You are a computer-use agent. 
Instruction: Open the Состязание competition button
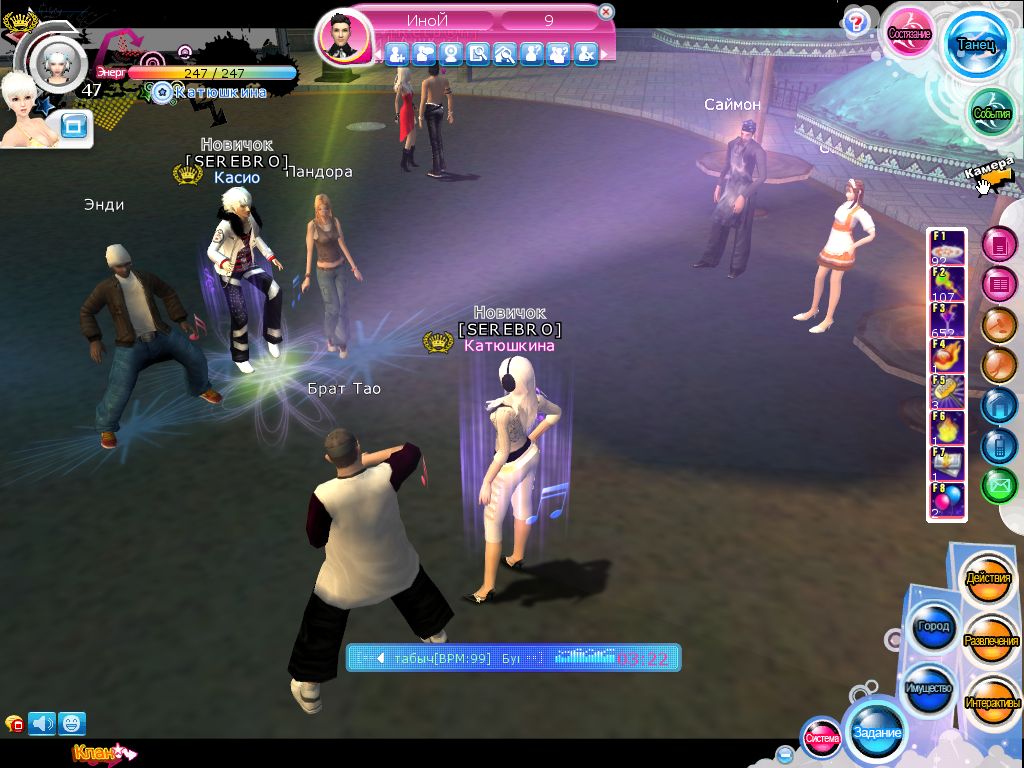(x=909, y=32)
